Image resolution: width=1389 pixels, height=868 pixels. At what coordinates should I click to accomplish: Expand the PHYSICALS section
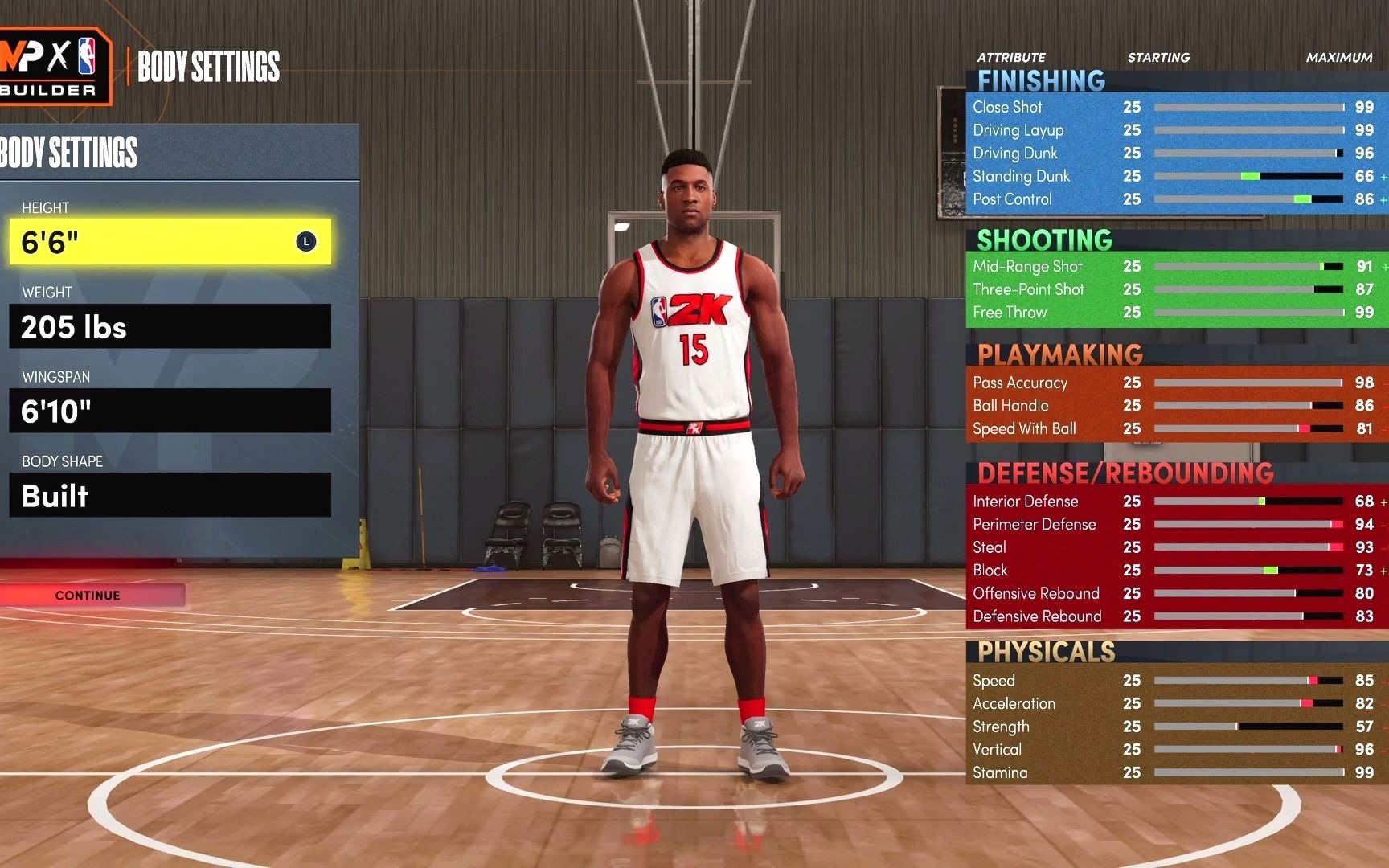pyautogui.click(x=1045, y=652)
